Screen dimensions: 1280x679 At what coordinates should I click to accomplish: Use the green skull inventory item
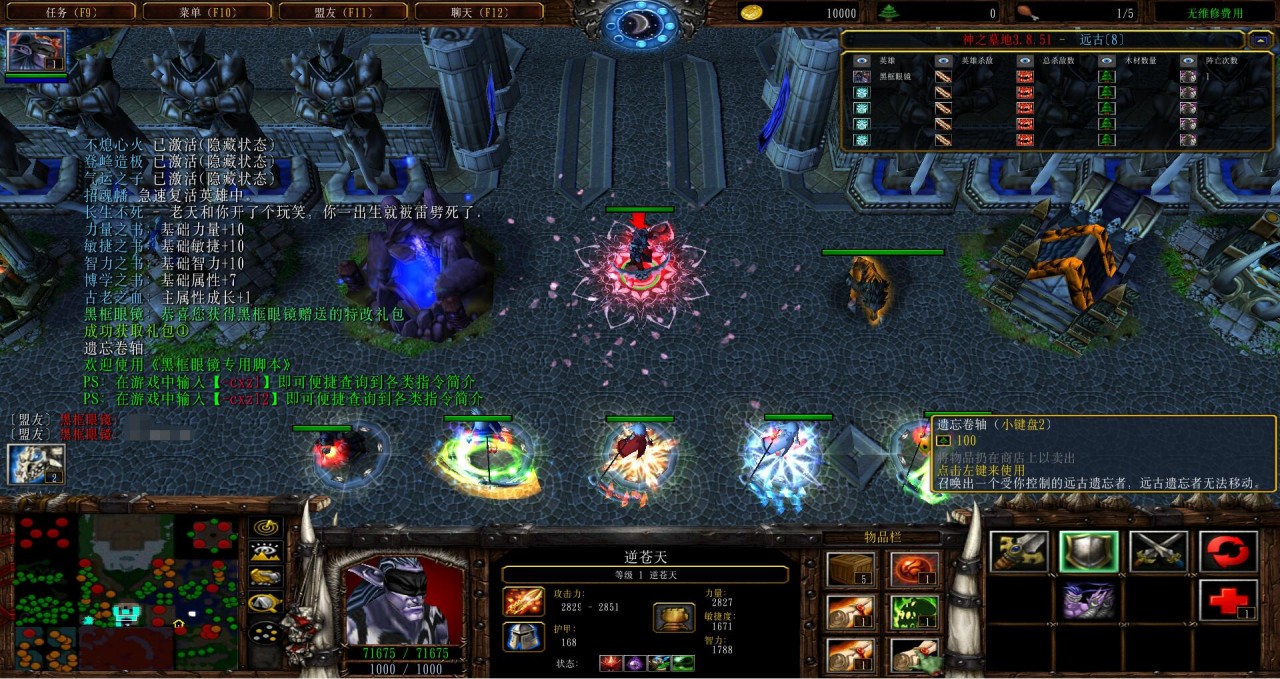click(914, 612)
